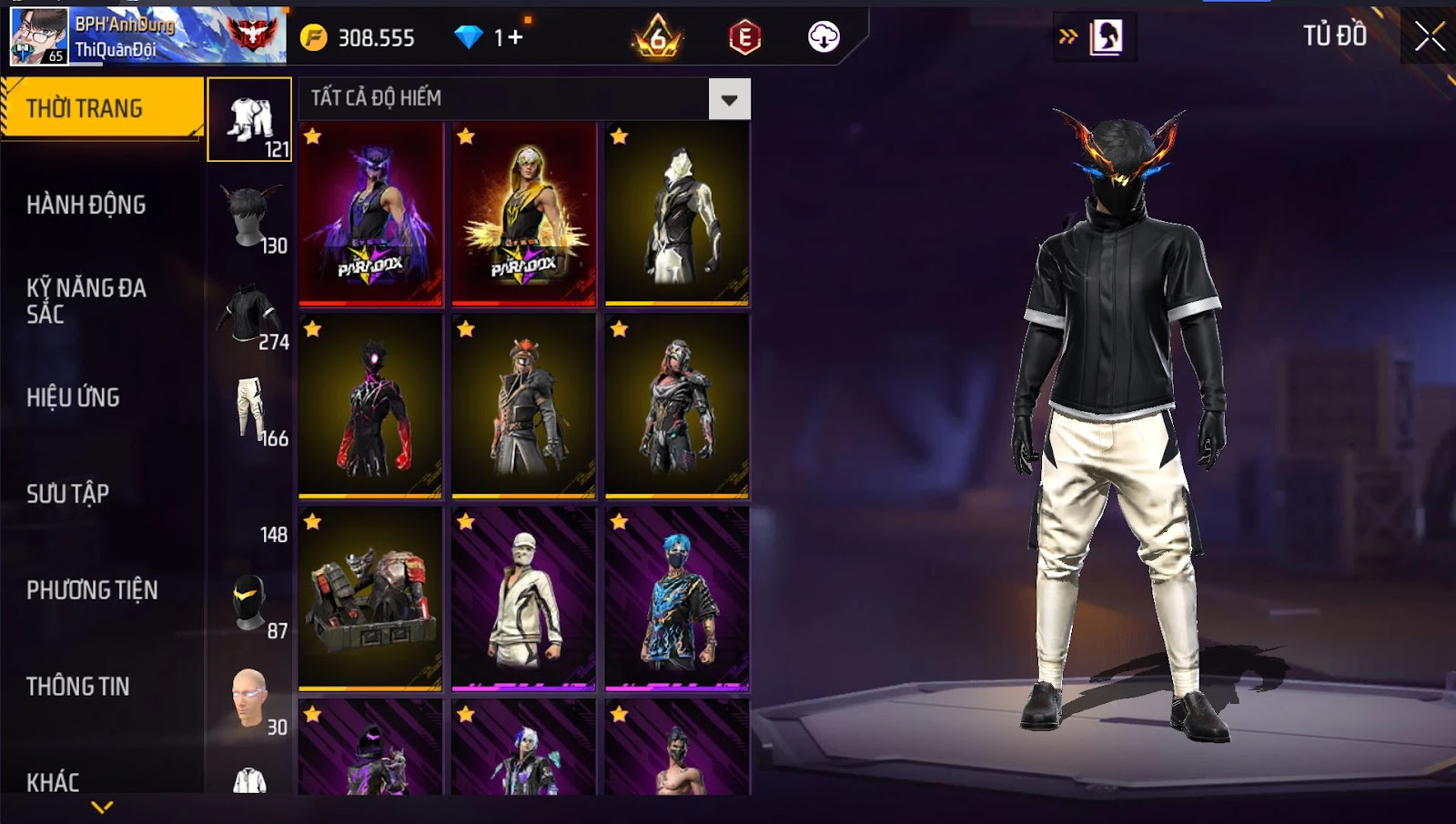Select the purple Paradox outfit bundle
The height and width of the screenshot is (824, 1456).
click(370, 215)
